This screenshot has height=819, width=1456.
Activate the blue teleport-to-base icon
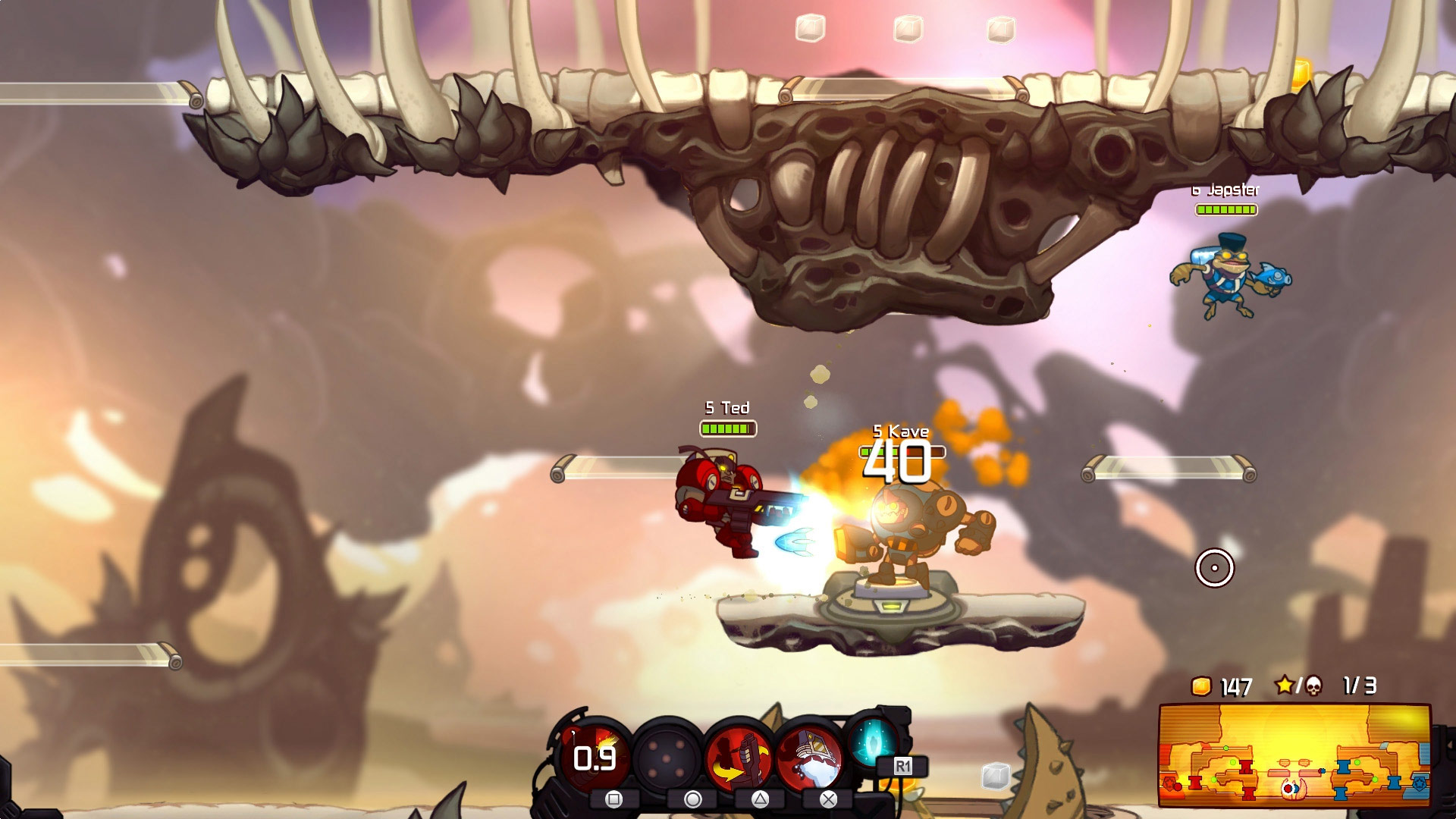coord(873,740)
